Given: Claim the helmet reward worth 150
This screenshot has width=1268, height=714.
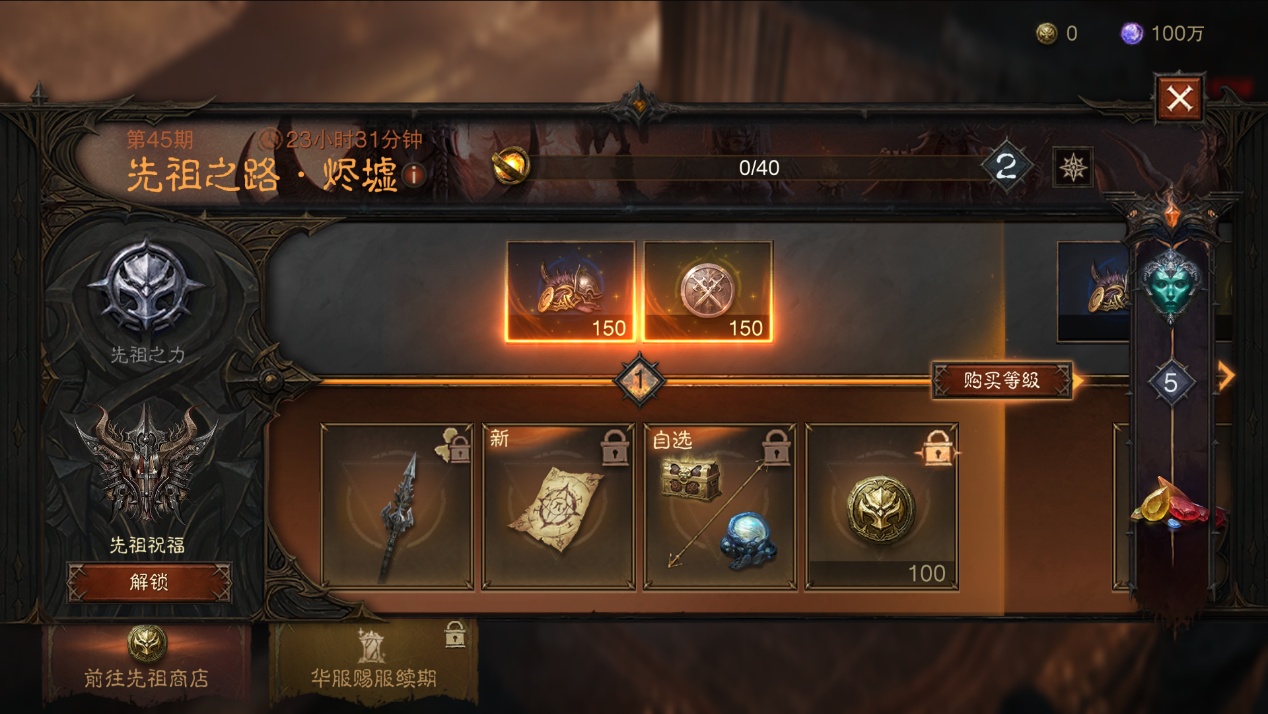Looking at the screenshot, I should tap(570, 291).
